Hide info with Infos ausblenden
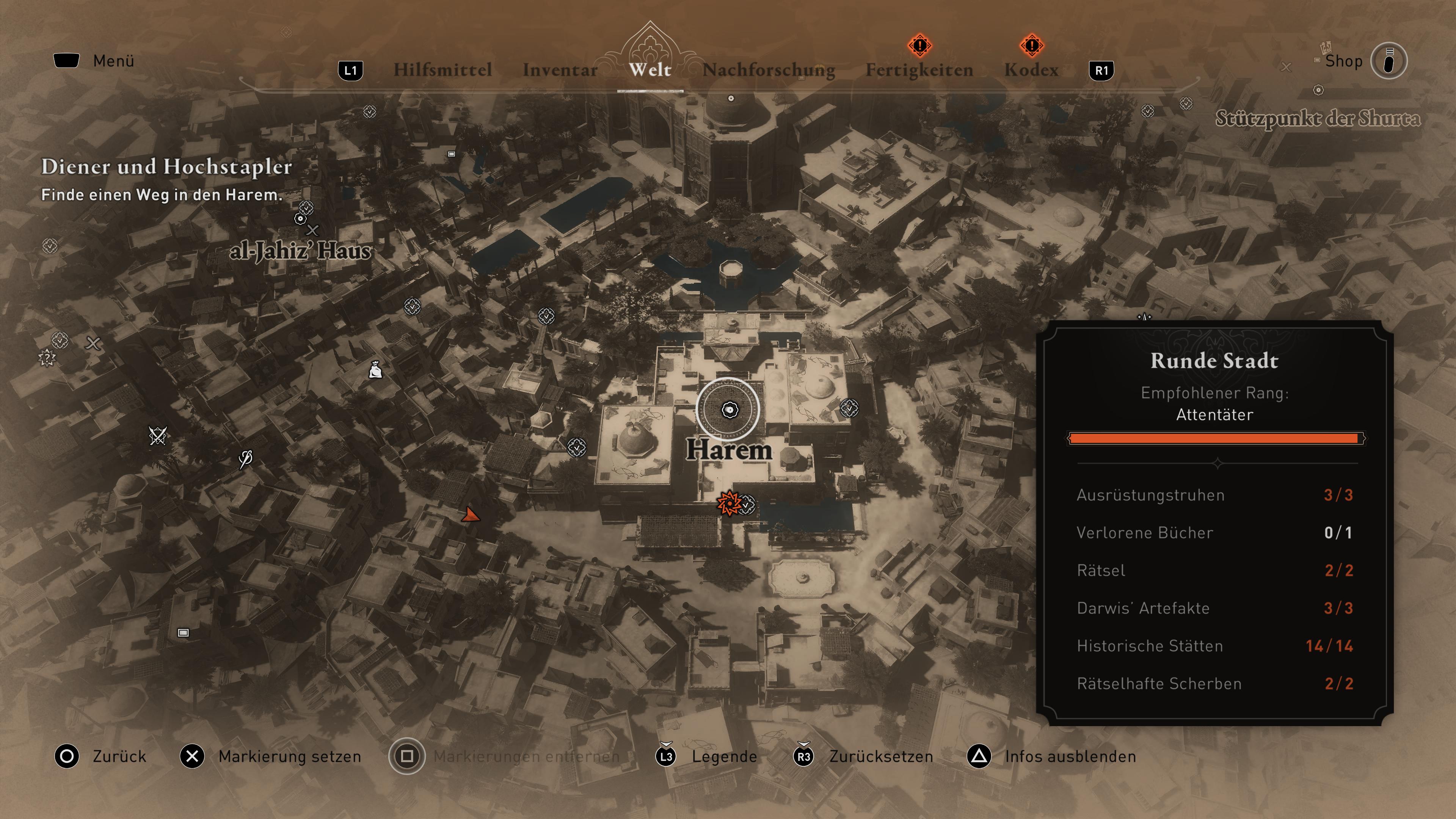The height and width of the screenshot is (819, 1456). (x=1069, y=756)
